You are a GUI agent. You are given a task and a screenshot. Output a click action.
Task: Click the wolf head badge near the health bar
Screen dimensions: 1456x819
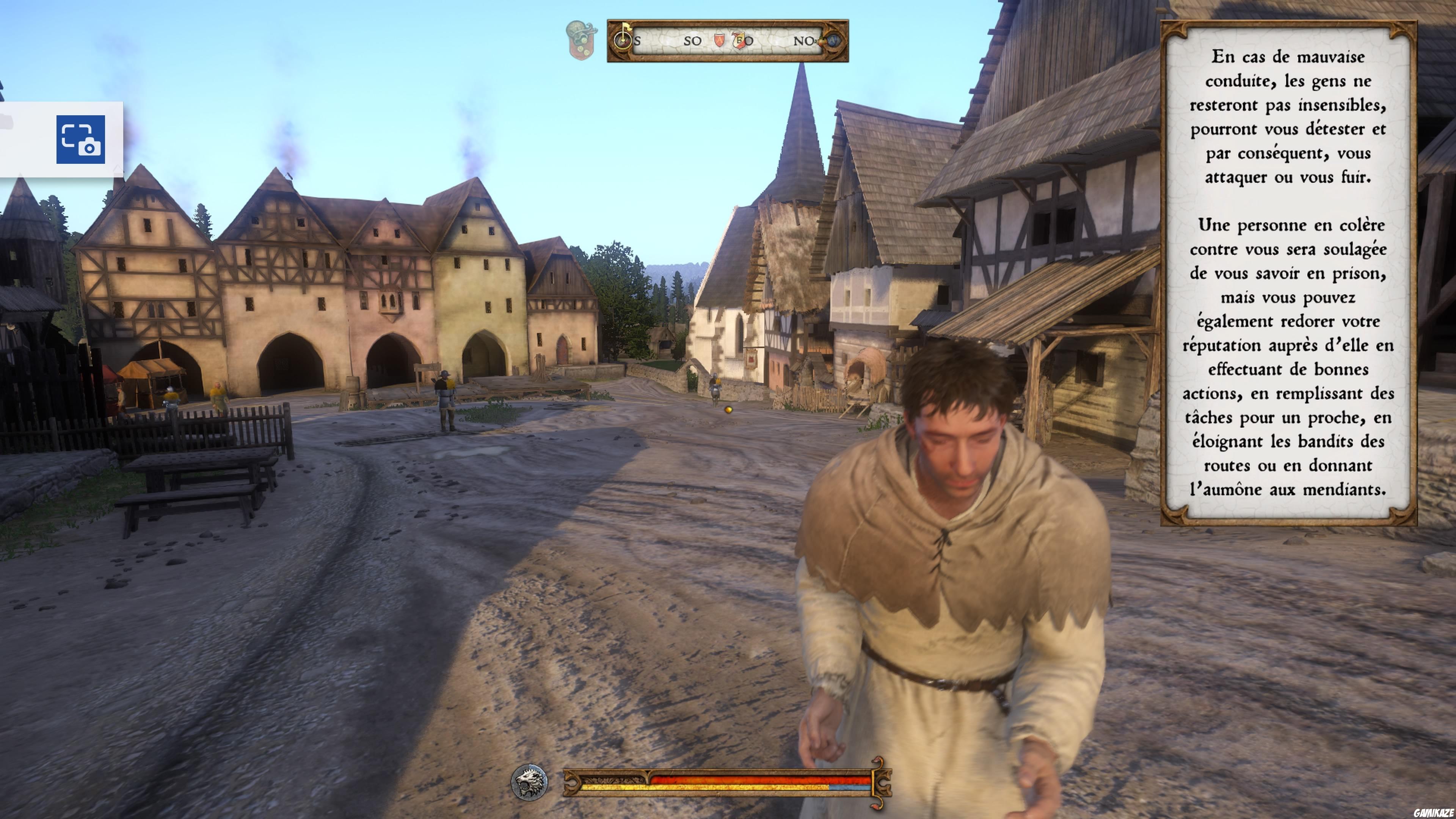529,783
